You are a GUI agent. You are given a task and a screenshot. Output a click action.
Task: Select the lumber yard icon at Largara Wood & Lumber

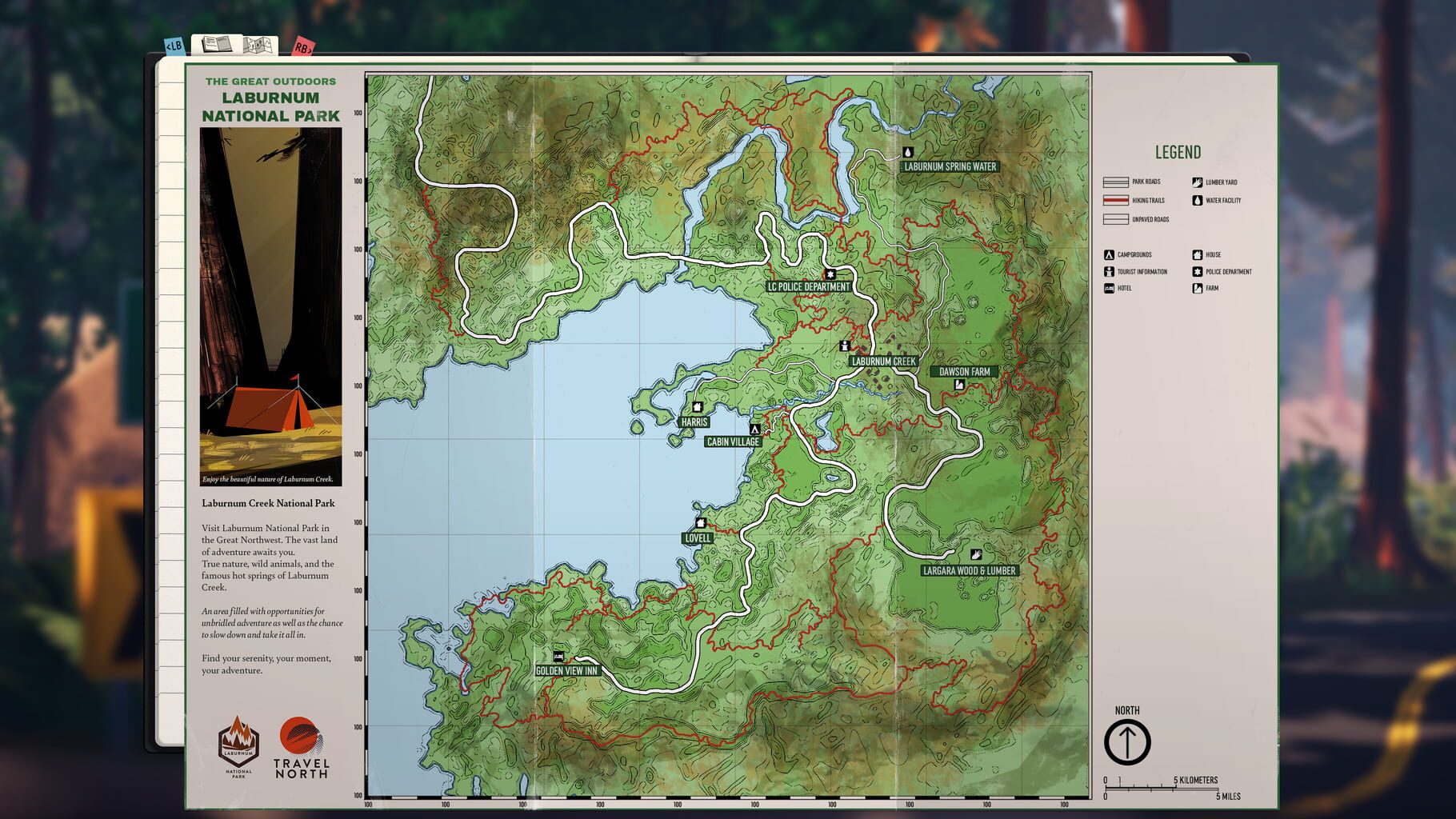[x=975, y=553]
